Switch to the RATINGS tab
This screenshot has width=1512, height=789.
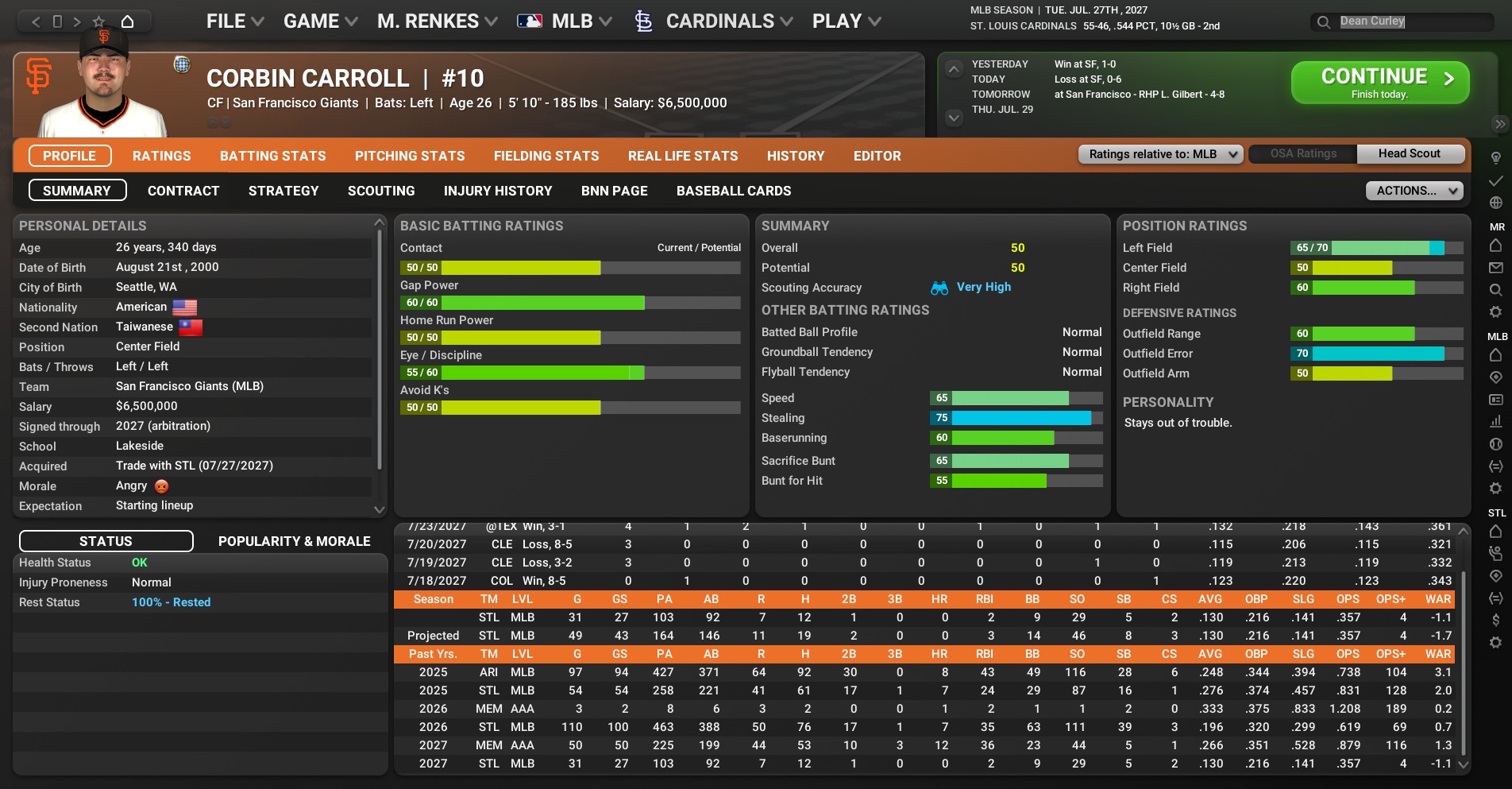pos(161,156)
